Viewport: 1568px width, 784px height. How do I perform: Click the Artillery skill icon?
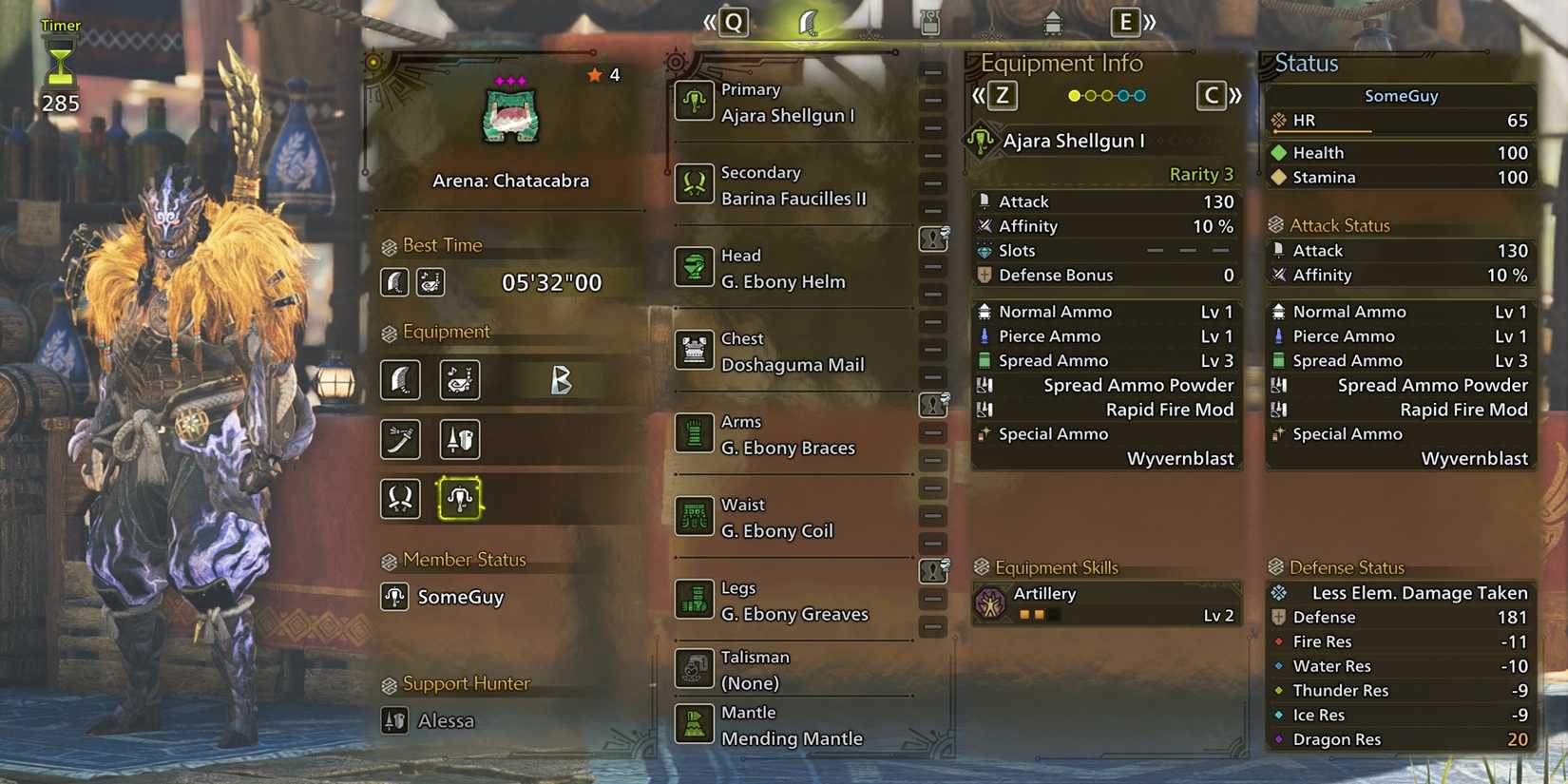(993, 601)
